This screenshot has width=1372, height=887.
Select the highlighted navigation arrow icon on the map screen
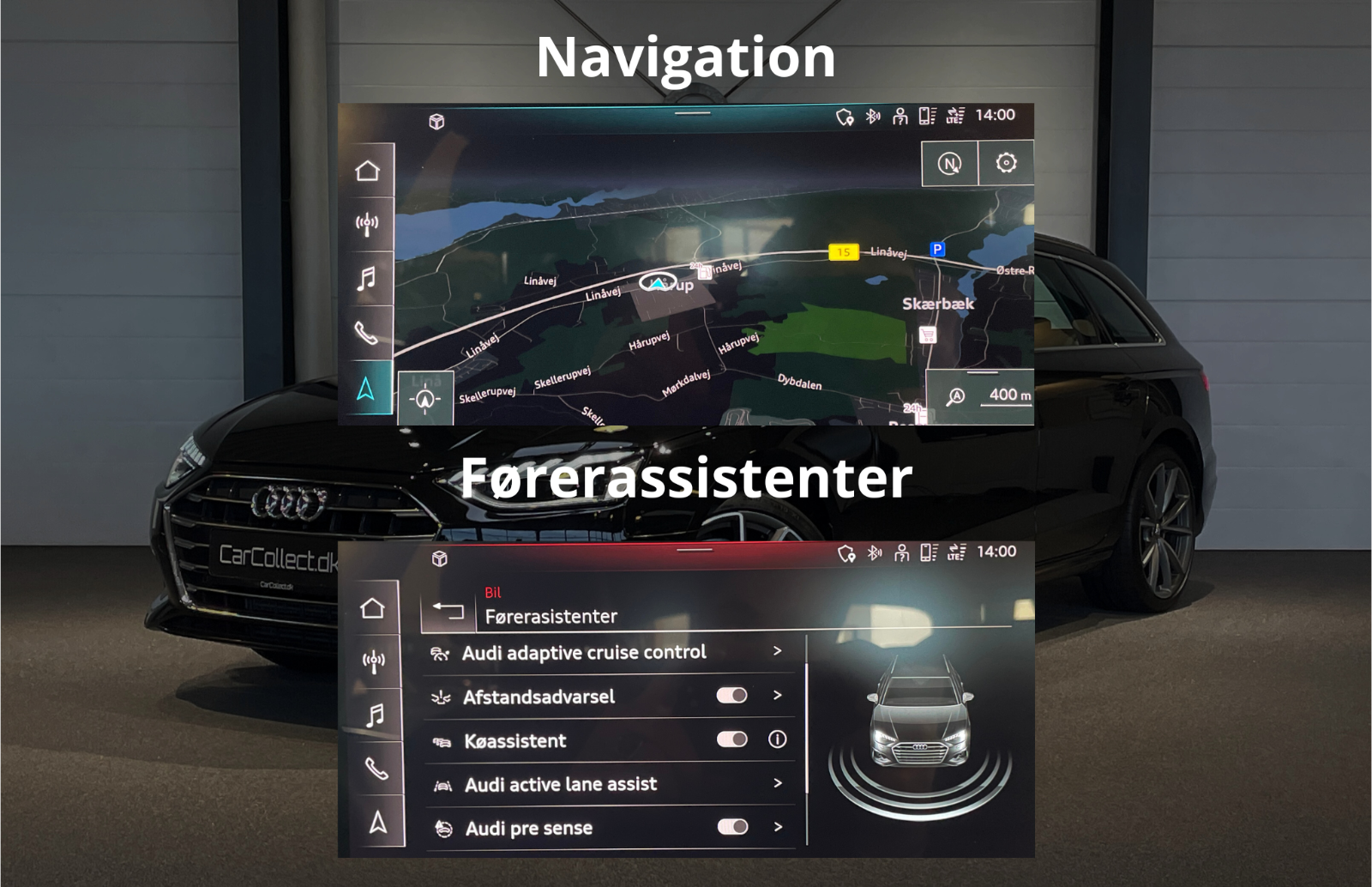(366, 389)
